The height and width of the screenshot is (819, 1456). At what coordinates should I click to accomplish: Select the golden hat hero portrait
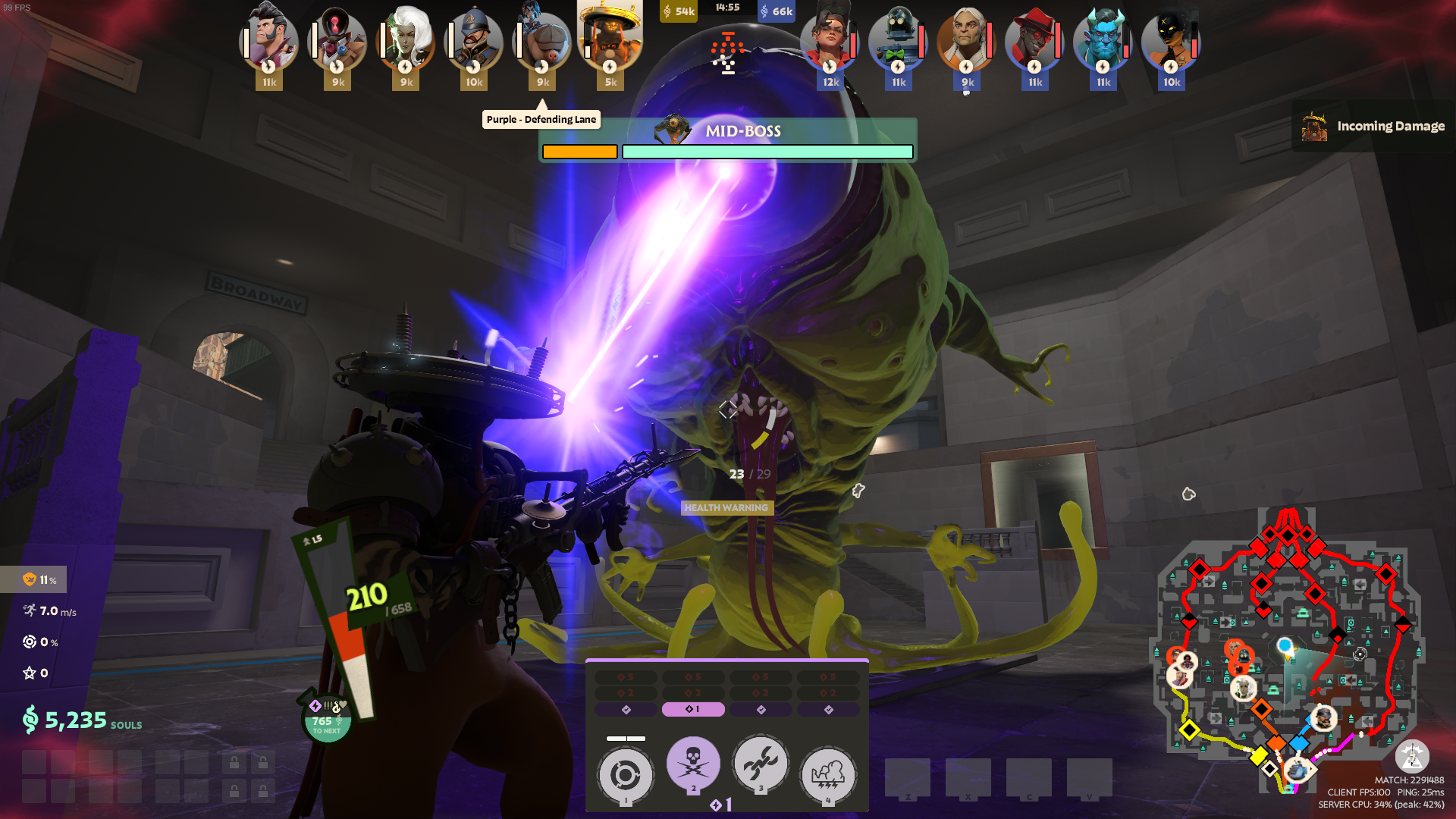click(x=610, y=38)
